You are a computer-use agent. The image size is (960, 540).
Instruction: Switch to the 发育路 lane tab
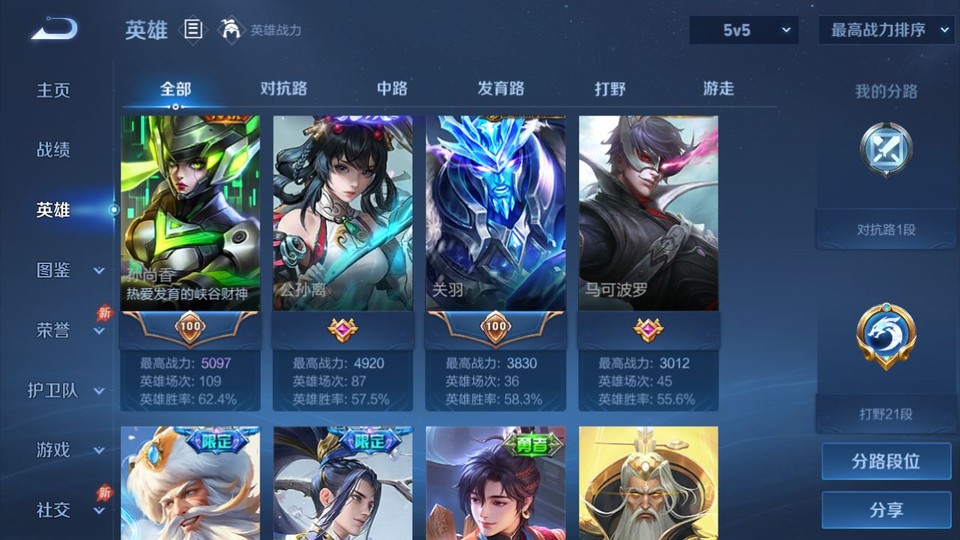500,88
